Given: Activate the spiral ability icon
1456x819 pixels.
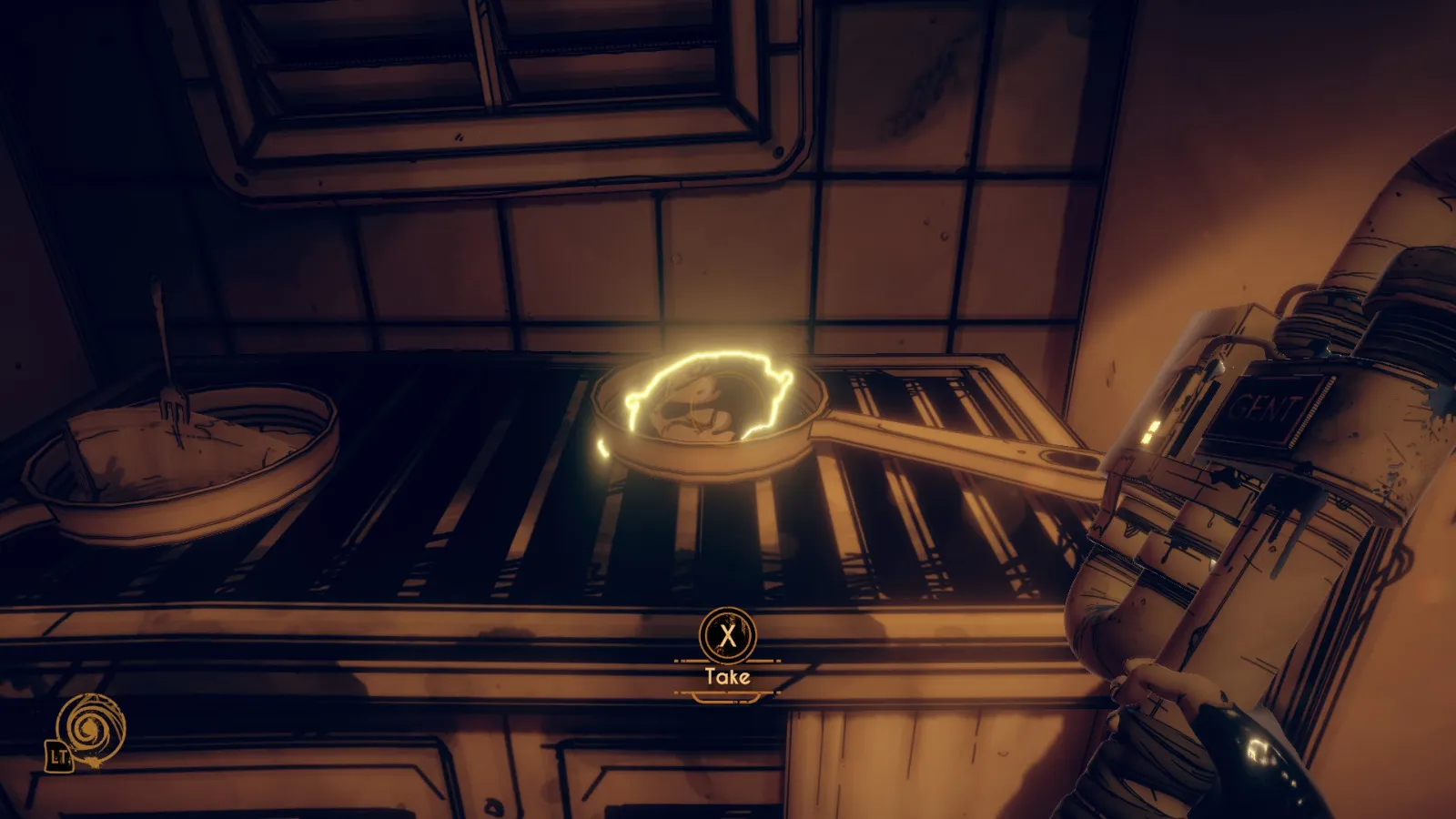Looking at the screenshot, I should tap(90, 727).
